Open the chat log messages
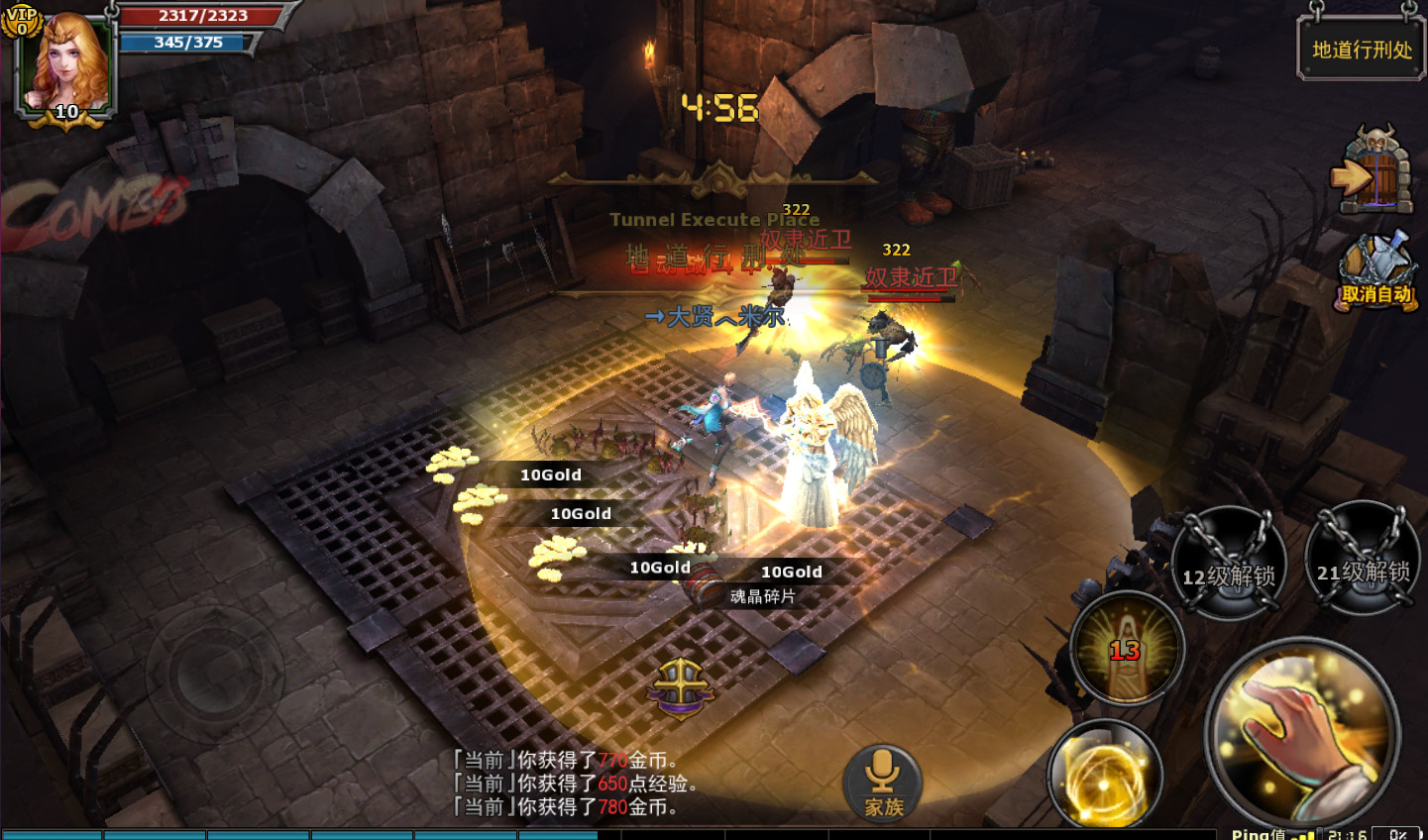Screen dimensions: 1428x840 (x=575, y=784)
